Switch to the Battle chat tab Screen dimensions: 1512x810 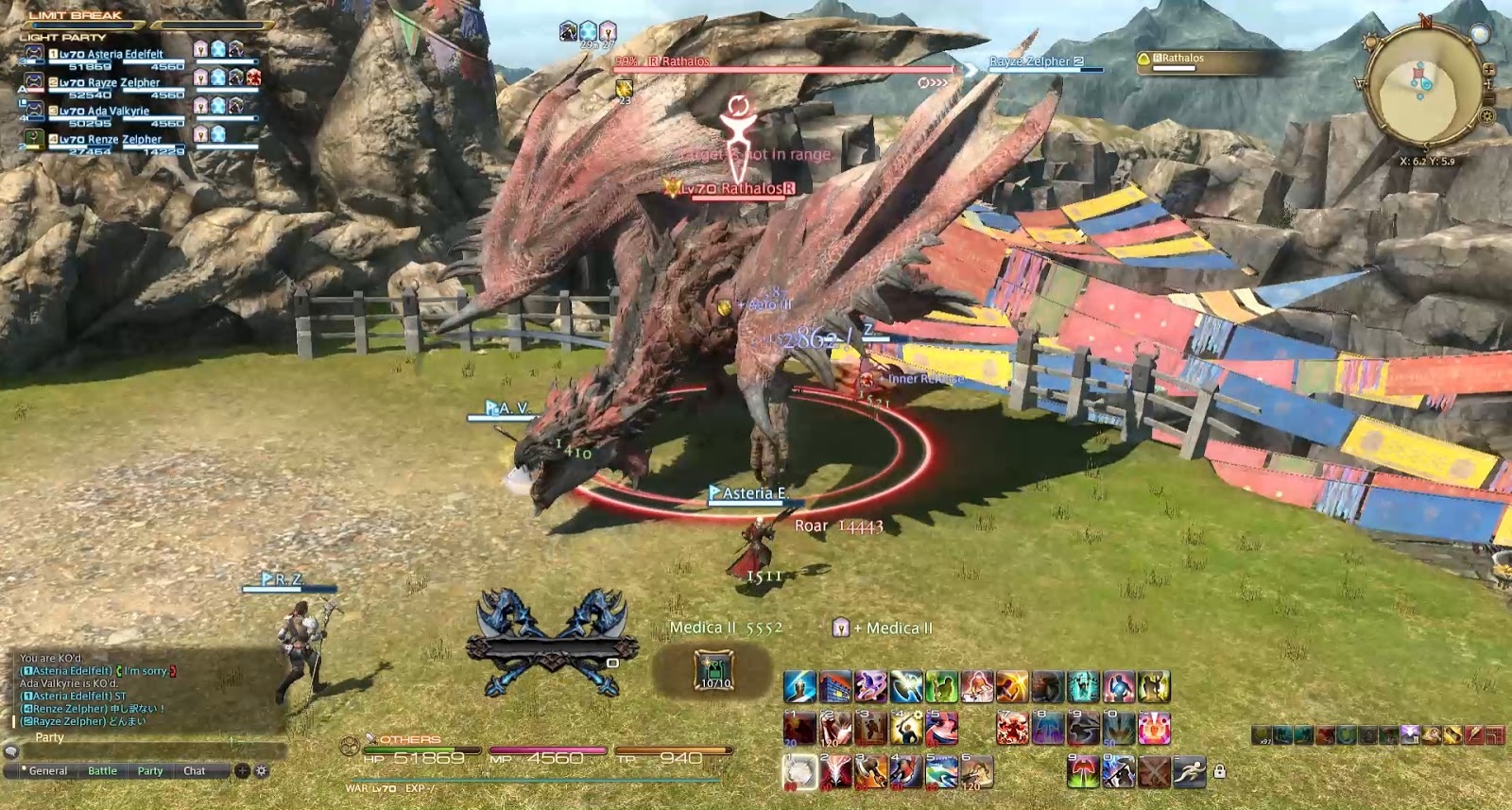[100, 771]
